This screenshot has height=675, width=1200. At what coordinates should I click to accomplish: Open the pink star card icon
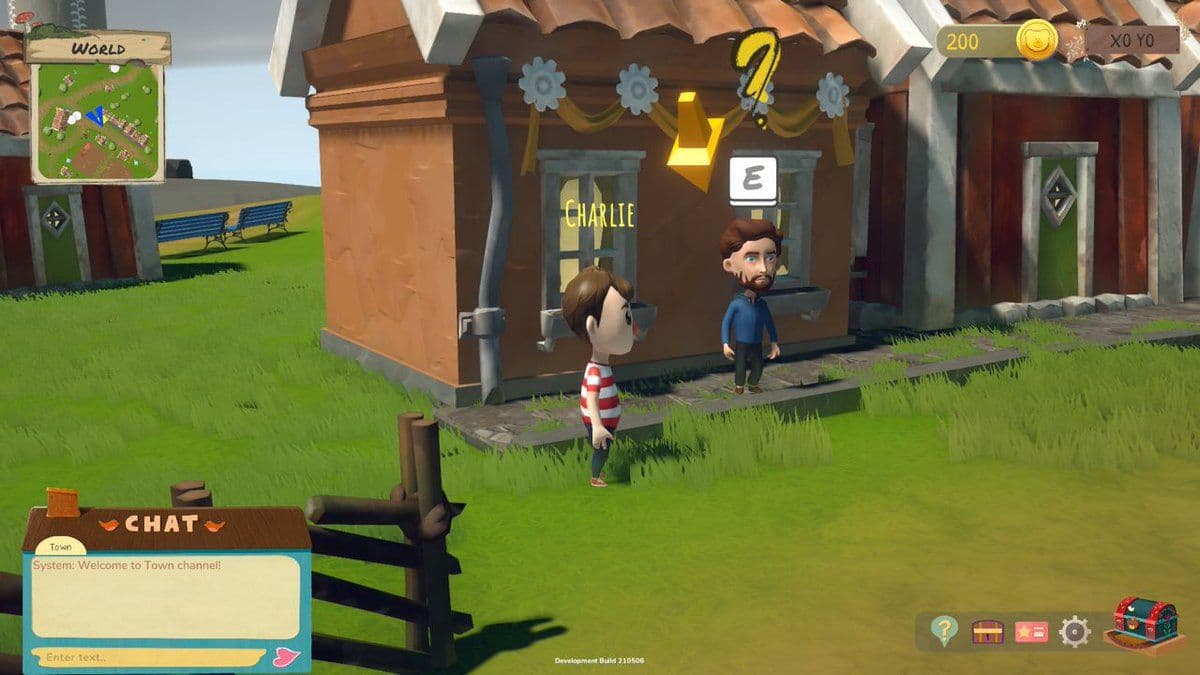pos(1031,632)
